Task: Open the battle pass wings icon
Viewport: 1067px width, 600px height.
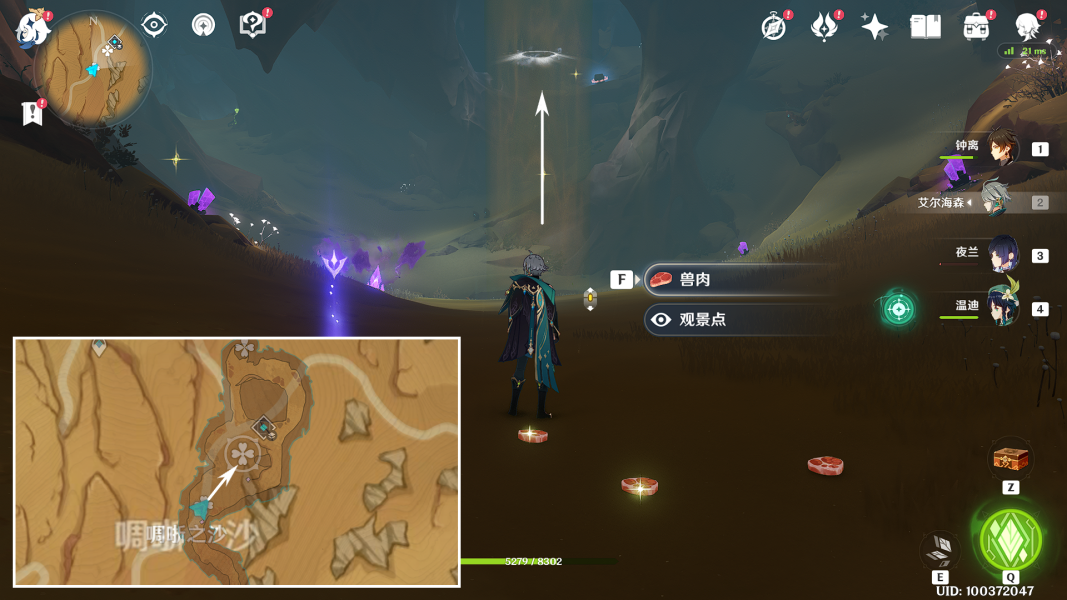Action: (823, 27)
